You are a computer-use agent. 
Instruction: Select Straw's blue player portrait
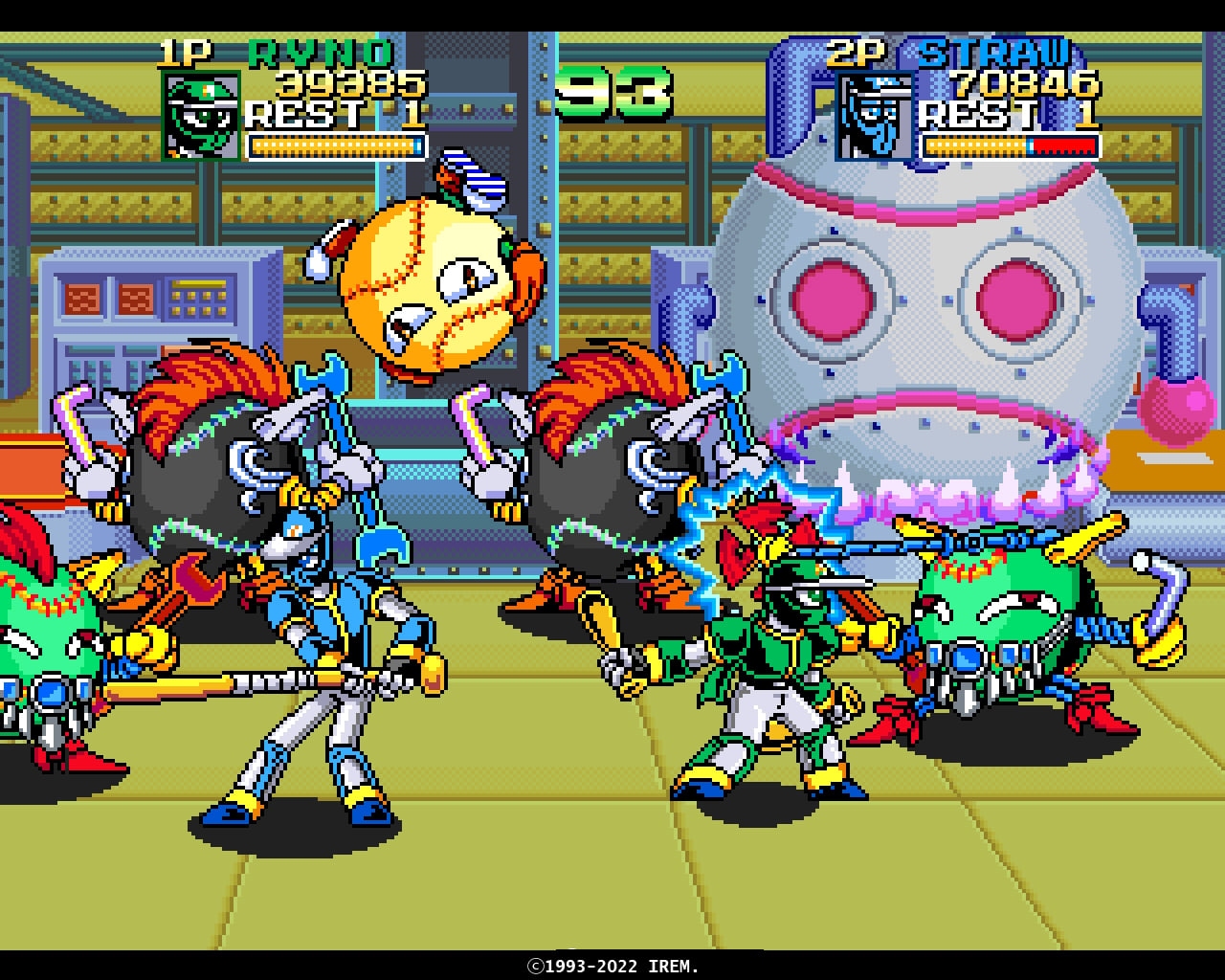(875, 117)
